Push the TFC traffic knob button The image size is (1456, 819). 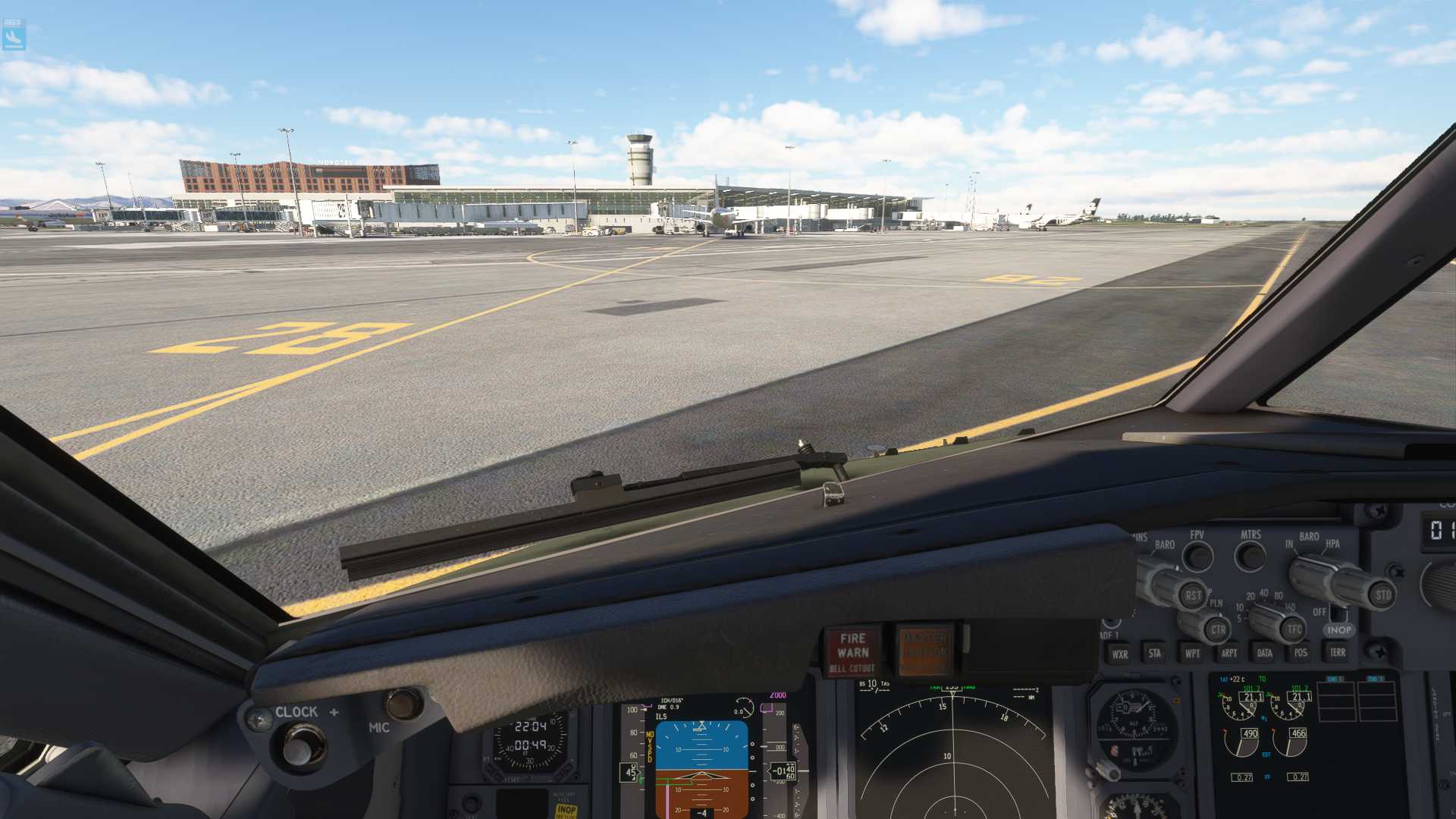pyautogui.click(x=1294, y=629)
